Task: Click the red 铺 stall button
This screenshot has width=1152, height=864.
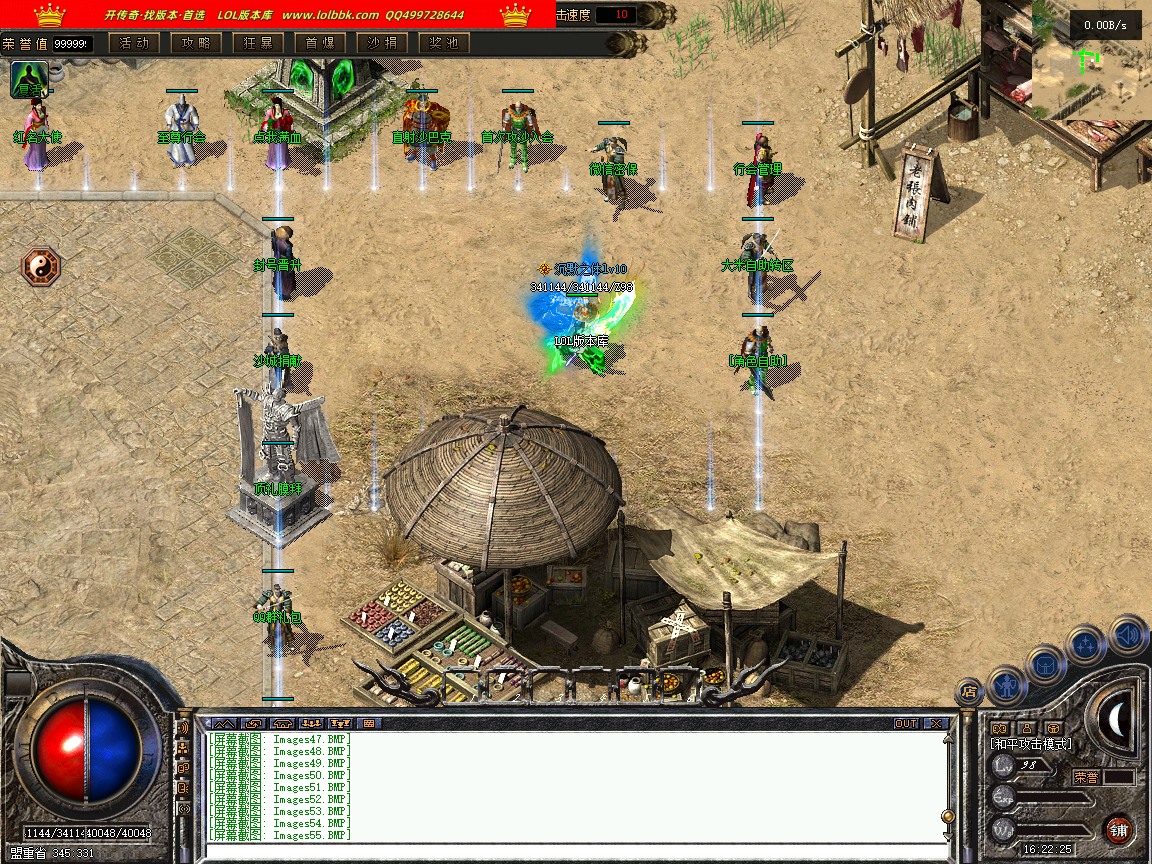Action: coord(1119,829)
